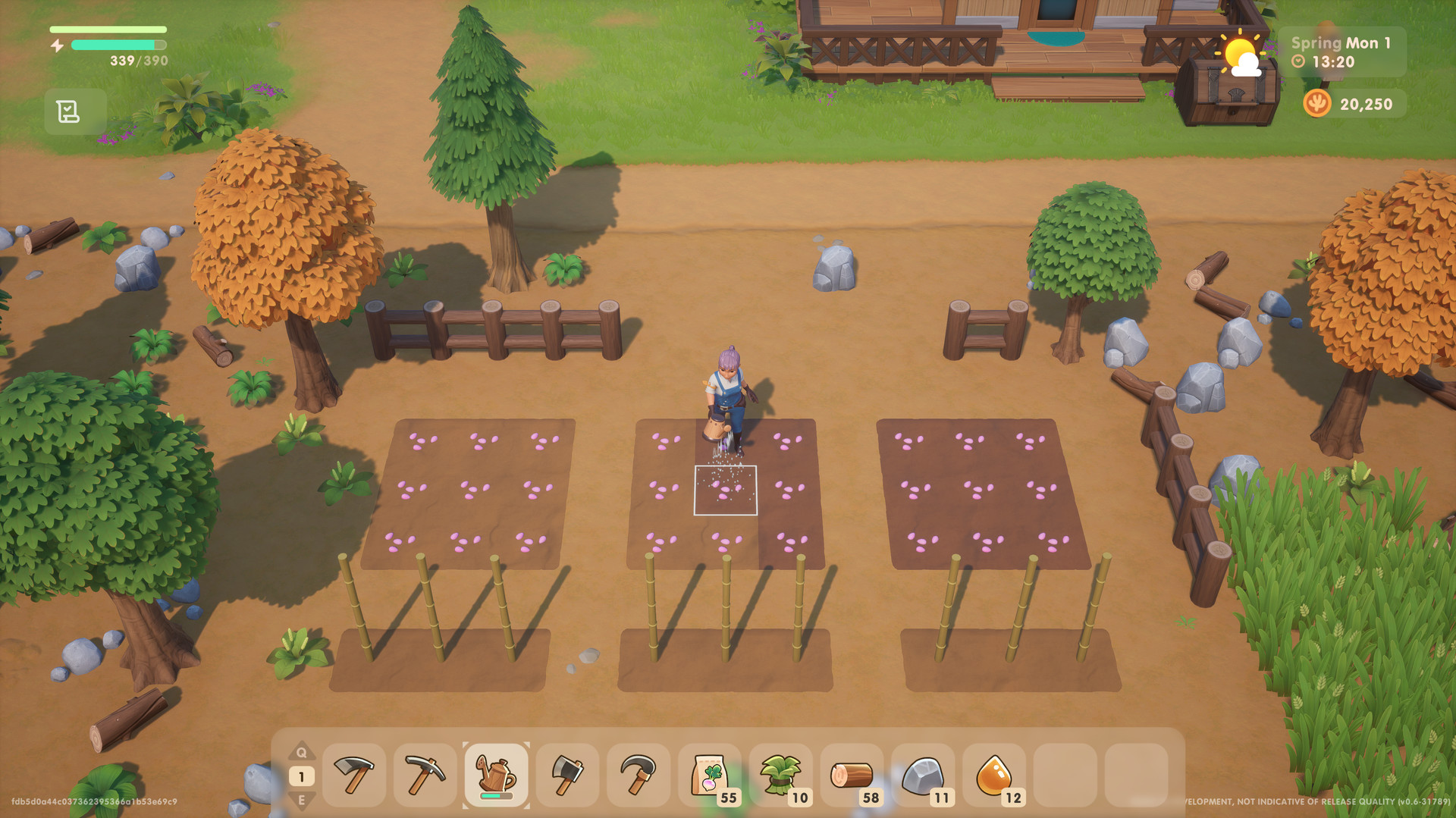Click the Spring Mon 1 date display
1456x818 pixels.
pos(1341,42)
